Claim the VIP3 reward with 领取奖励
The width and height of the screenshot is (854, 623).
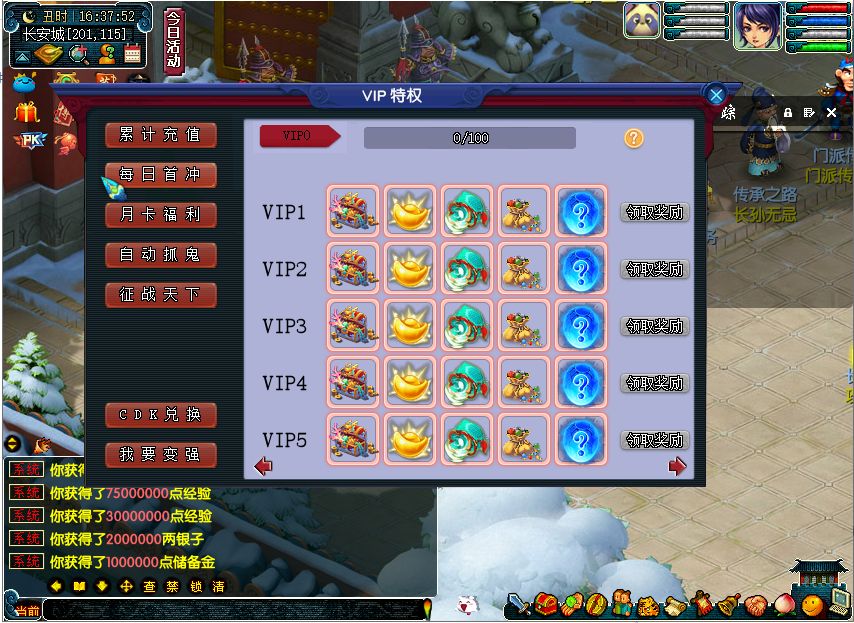click(x=655, y=326)
